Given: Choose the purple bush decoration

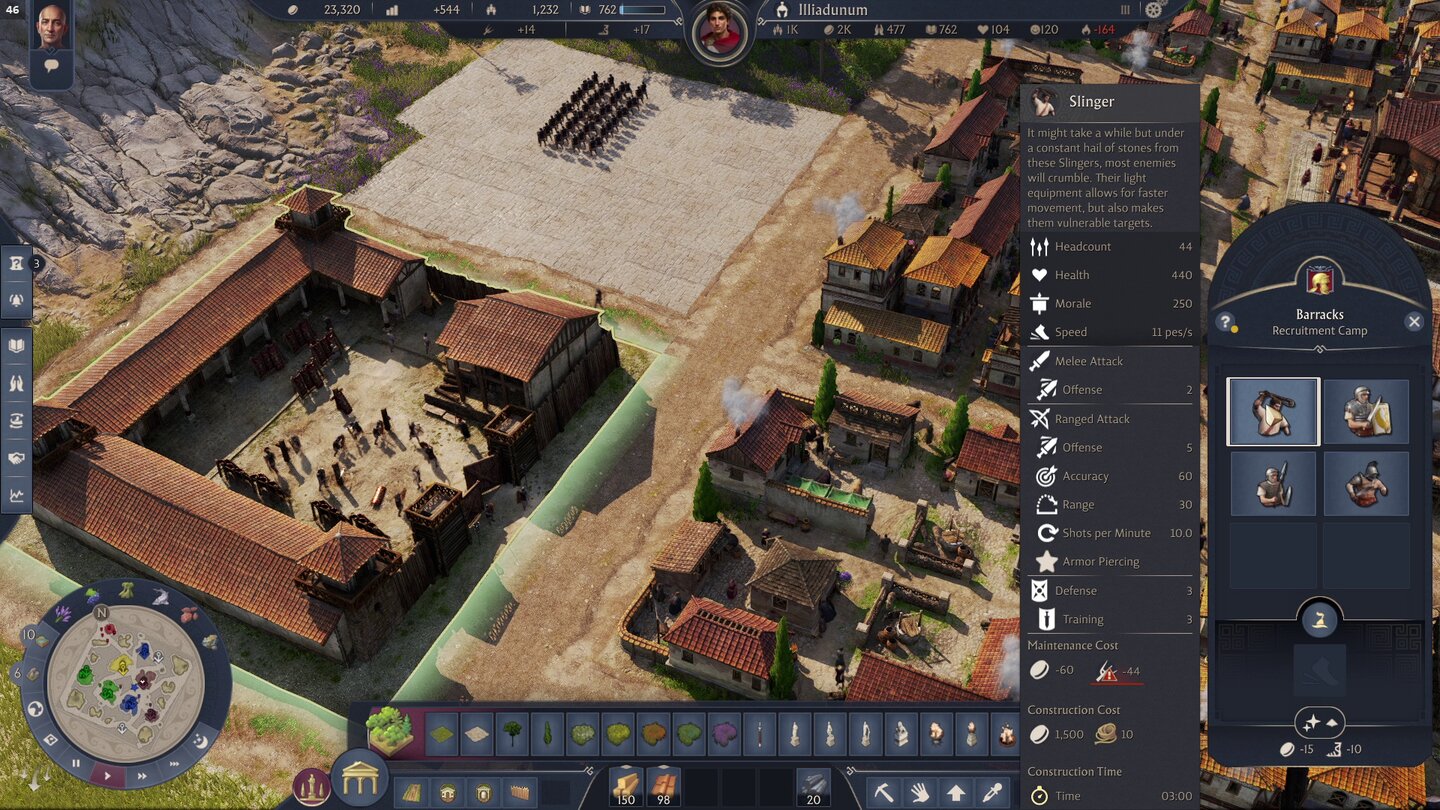Looking at the screenshot, I should pyautogui.click(x=724, y=734).
